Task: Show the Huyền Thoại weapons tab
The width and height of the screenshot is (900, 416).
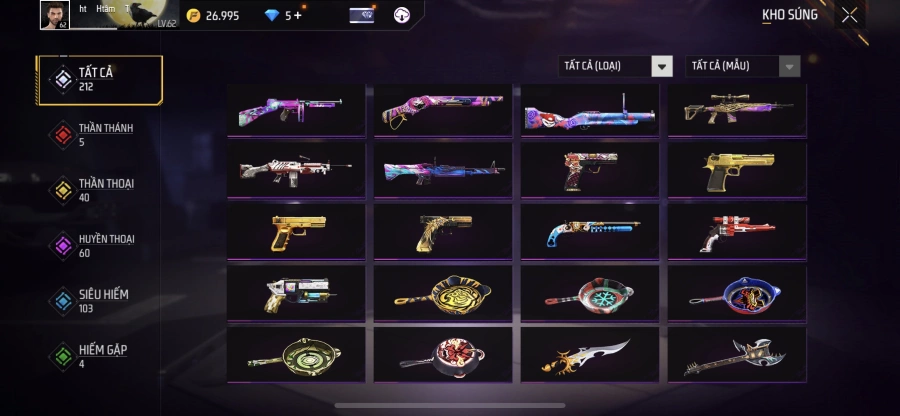Action: (x=99, y=245)
